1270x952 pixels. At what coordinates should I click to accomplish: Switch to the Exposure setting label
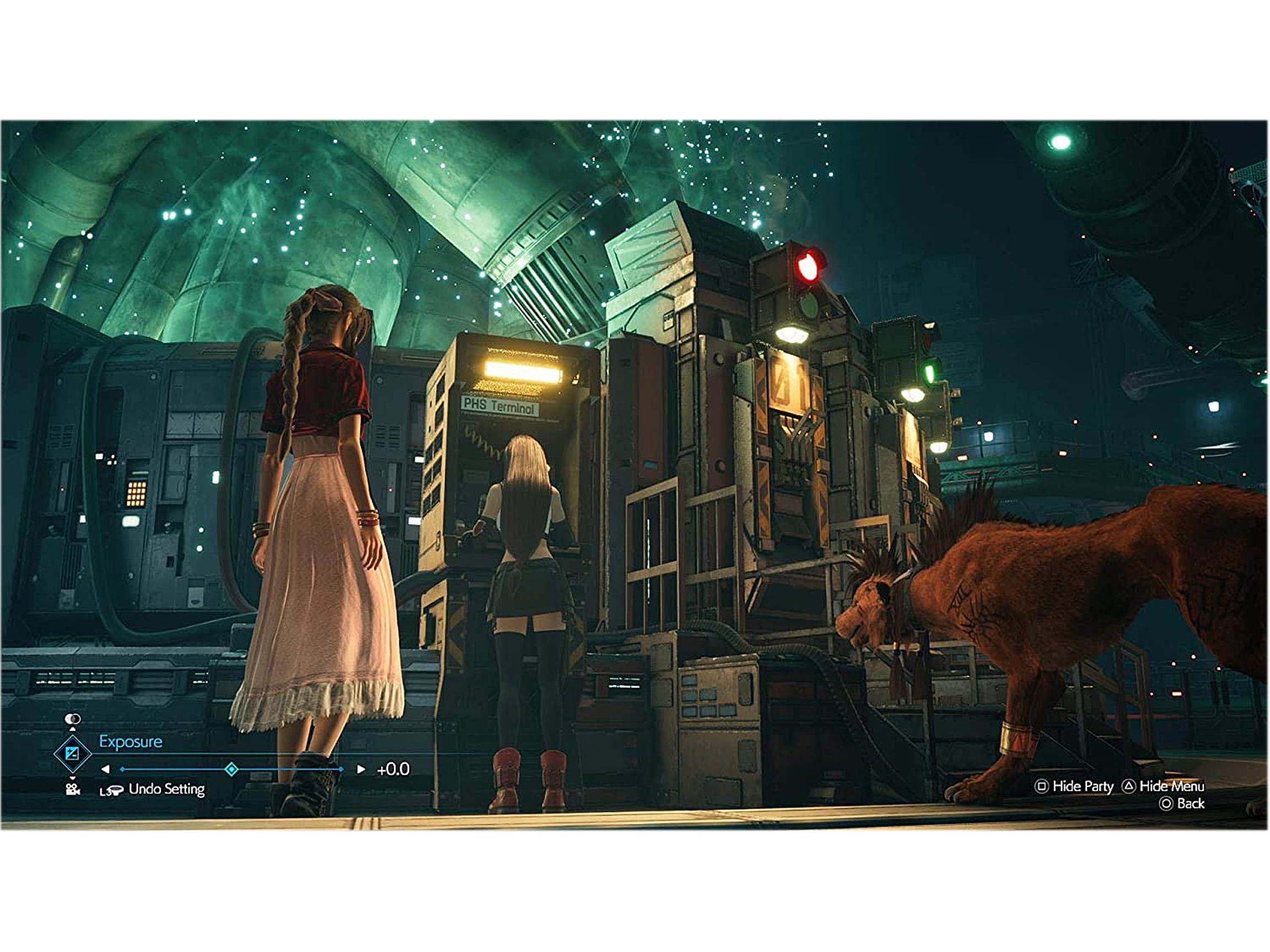click(x=130, y=742)
